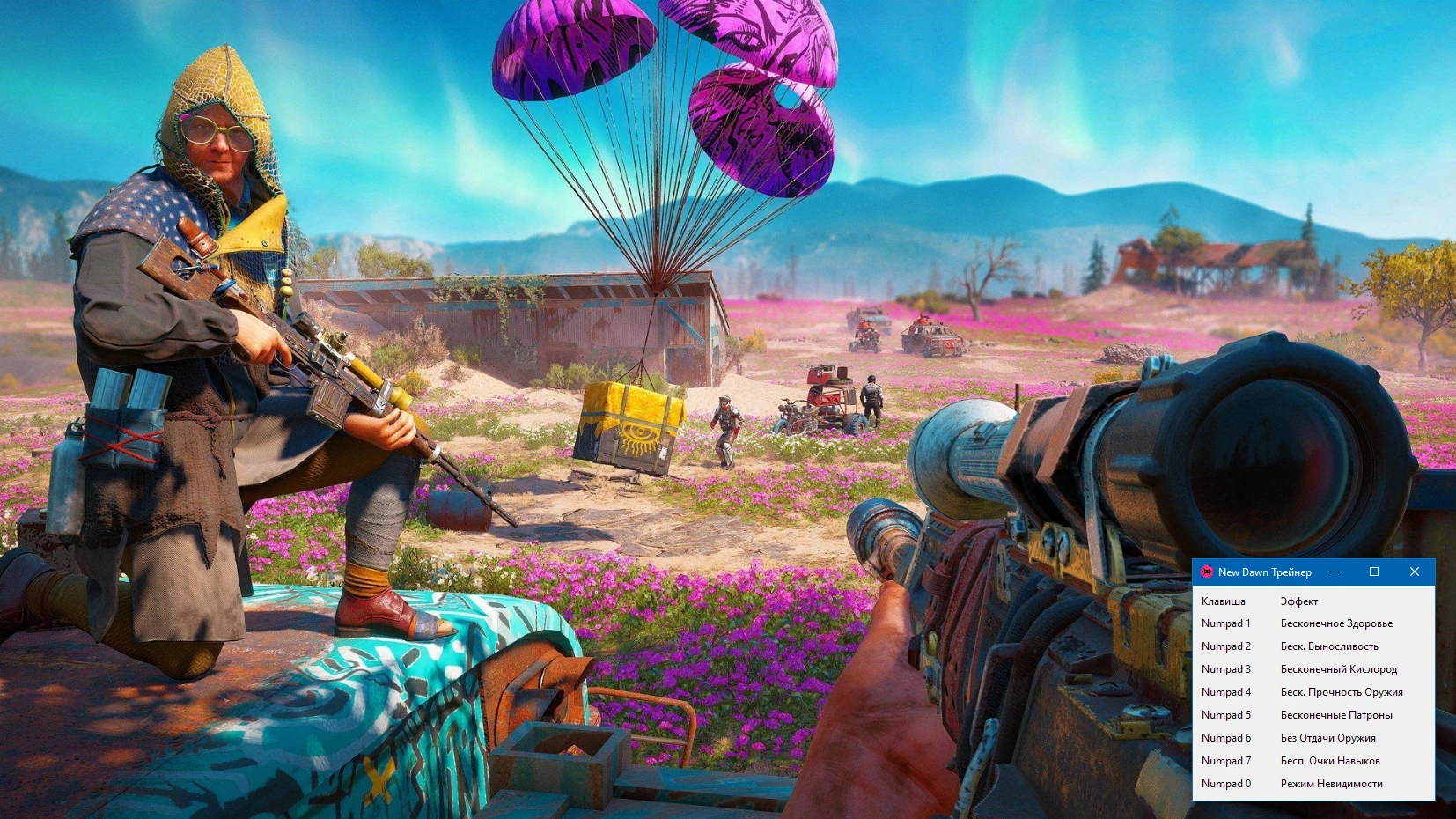Maximize the trainer window
Viewport: 1456px width, 819px height.
(x=1374, y=572)
